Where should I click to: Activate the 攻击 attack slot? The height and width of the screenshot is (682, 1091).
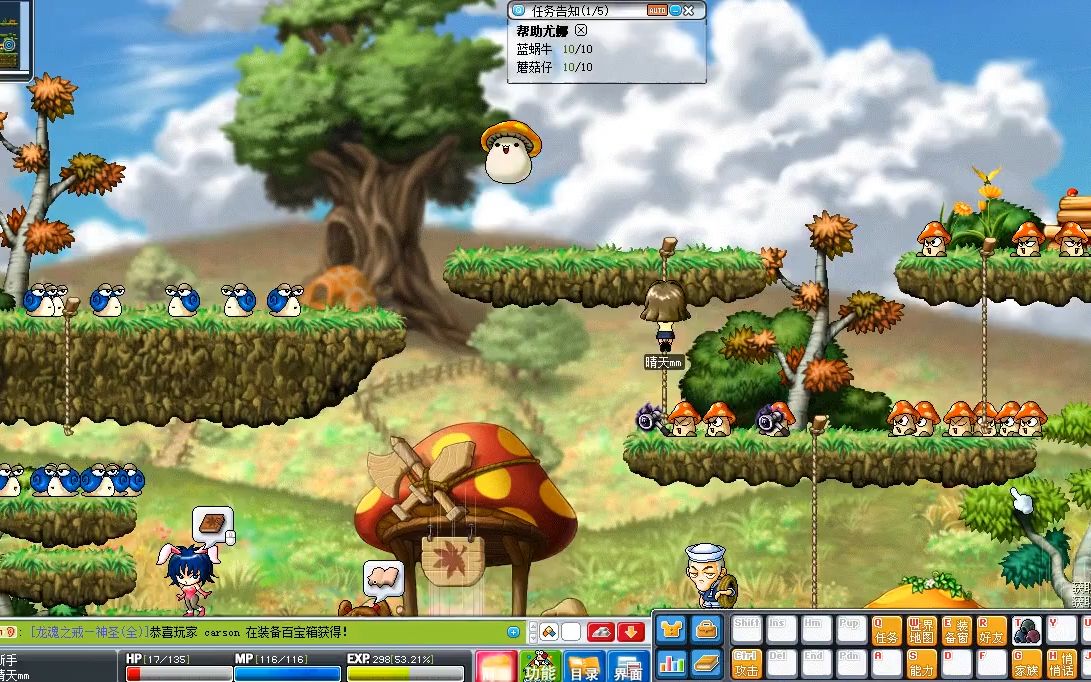coord(747,664)
